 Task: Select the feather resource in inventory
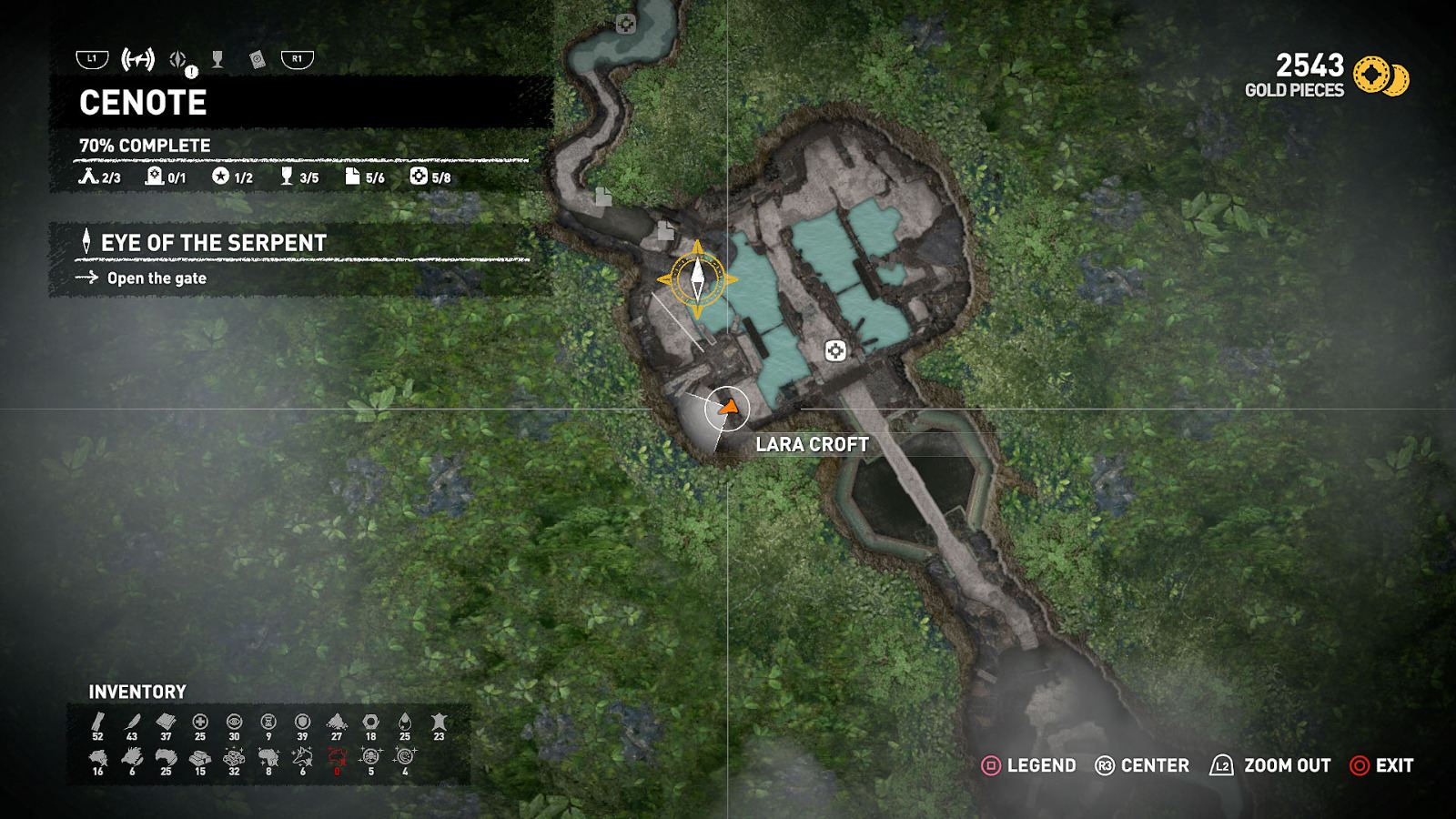click(132, 723)
